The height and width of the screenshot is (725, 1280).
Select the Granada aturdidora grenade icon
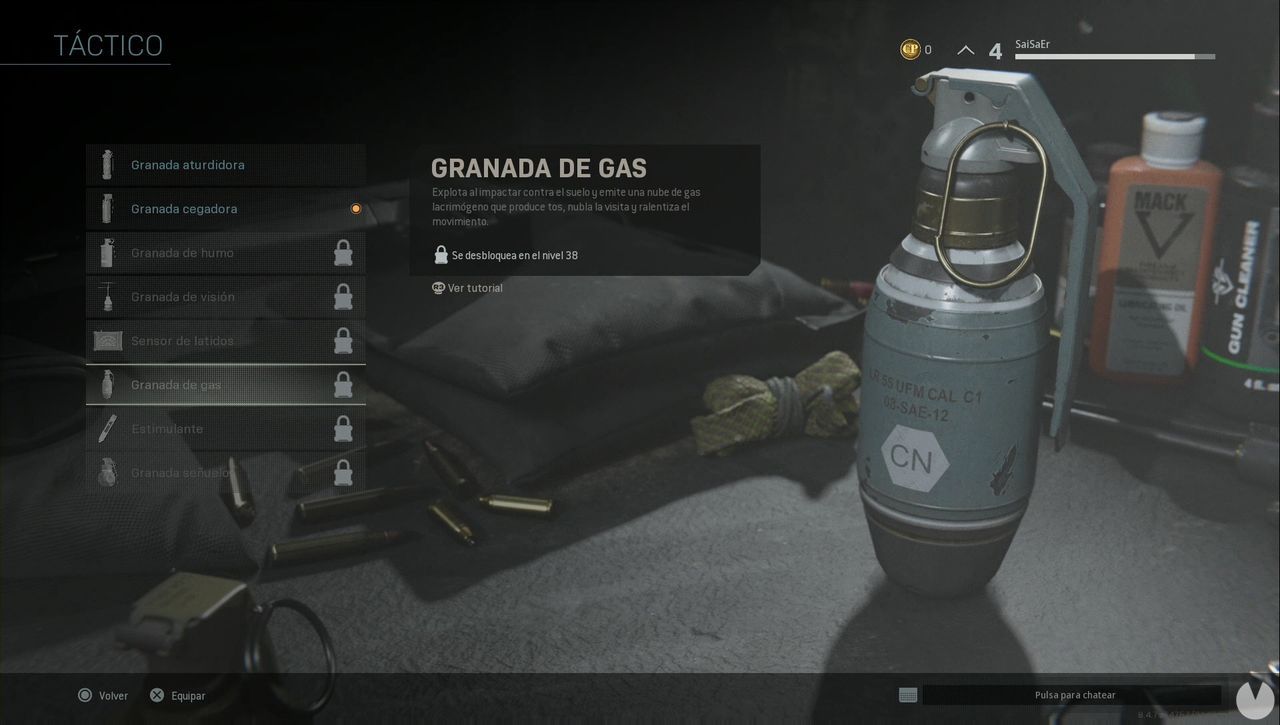(x=107, y=164)
